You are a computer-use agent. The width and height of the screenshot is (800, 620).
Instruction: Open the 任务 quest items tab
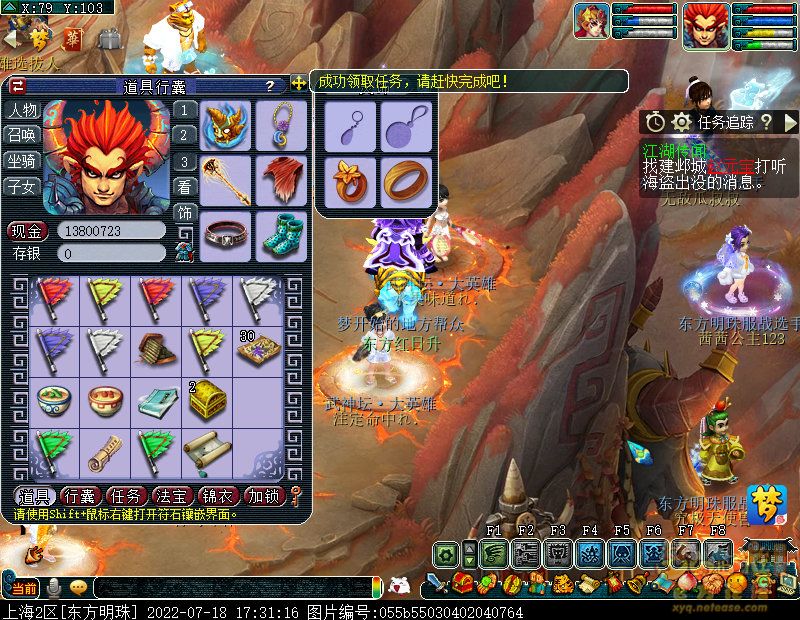point(126,495)
